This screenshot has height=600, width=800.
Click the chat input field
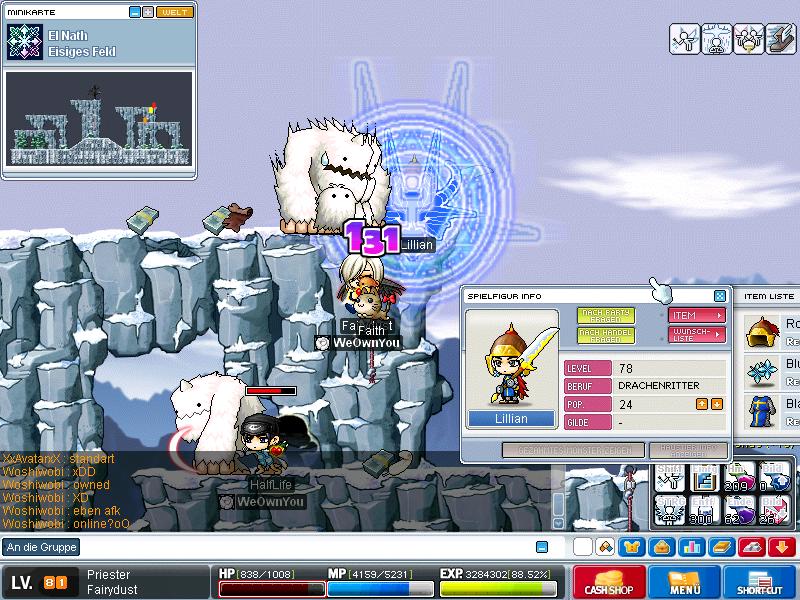click(x=300, y=547)
